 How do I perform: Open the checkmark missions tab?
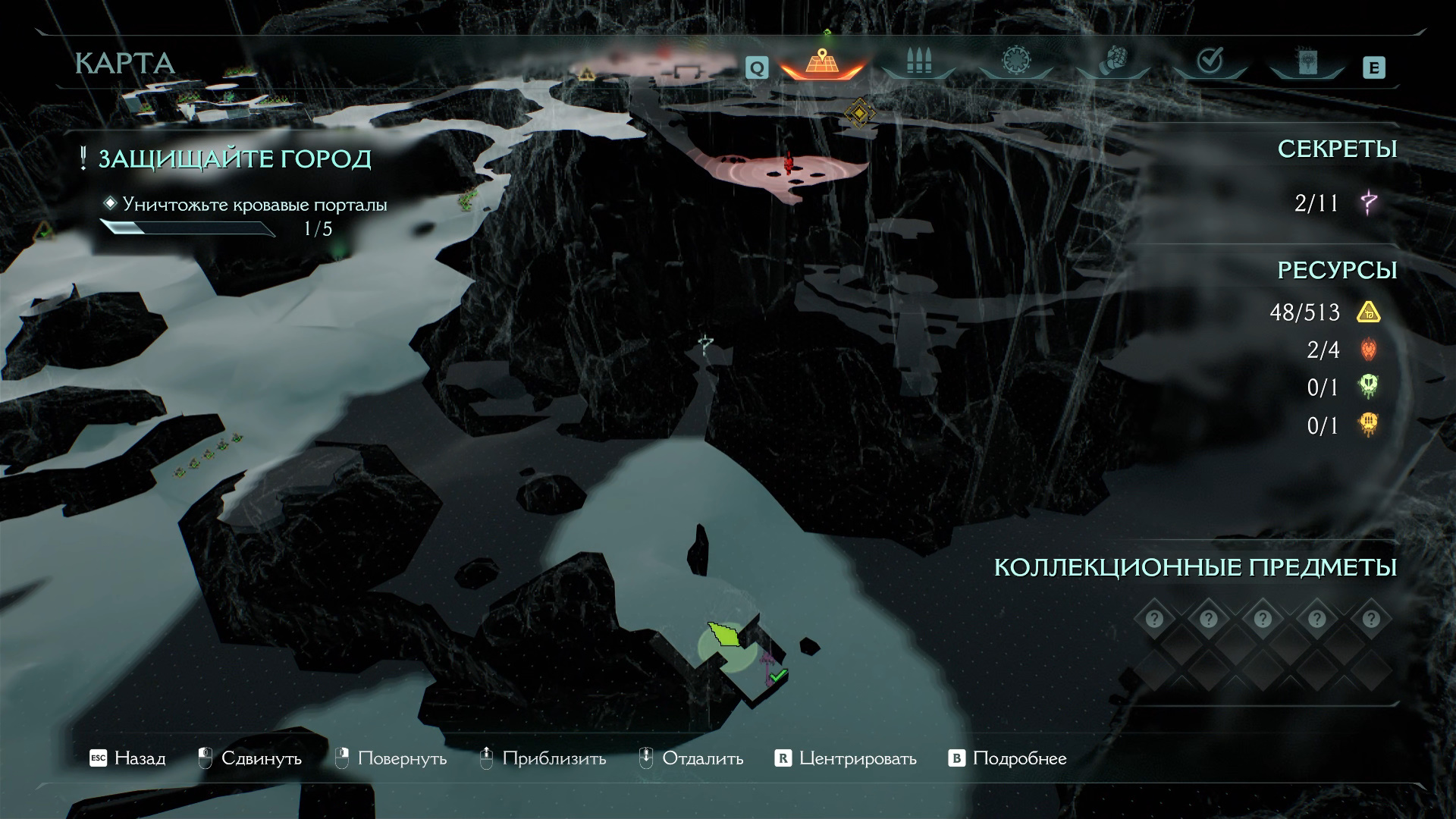(1210, 61)
